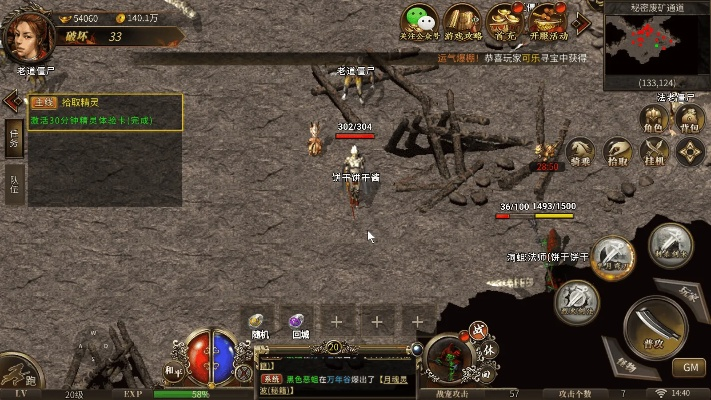The height and width of the screenshot is (400, 711).
Task: Click the diamond-shaped icon beside auto-battle
Action: (689, 150)
